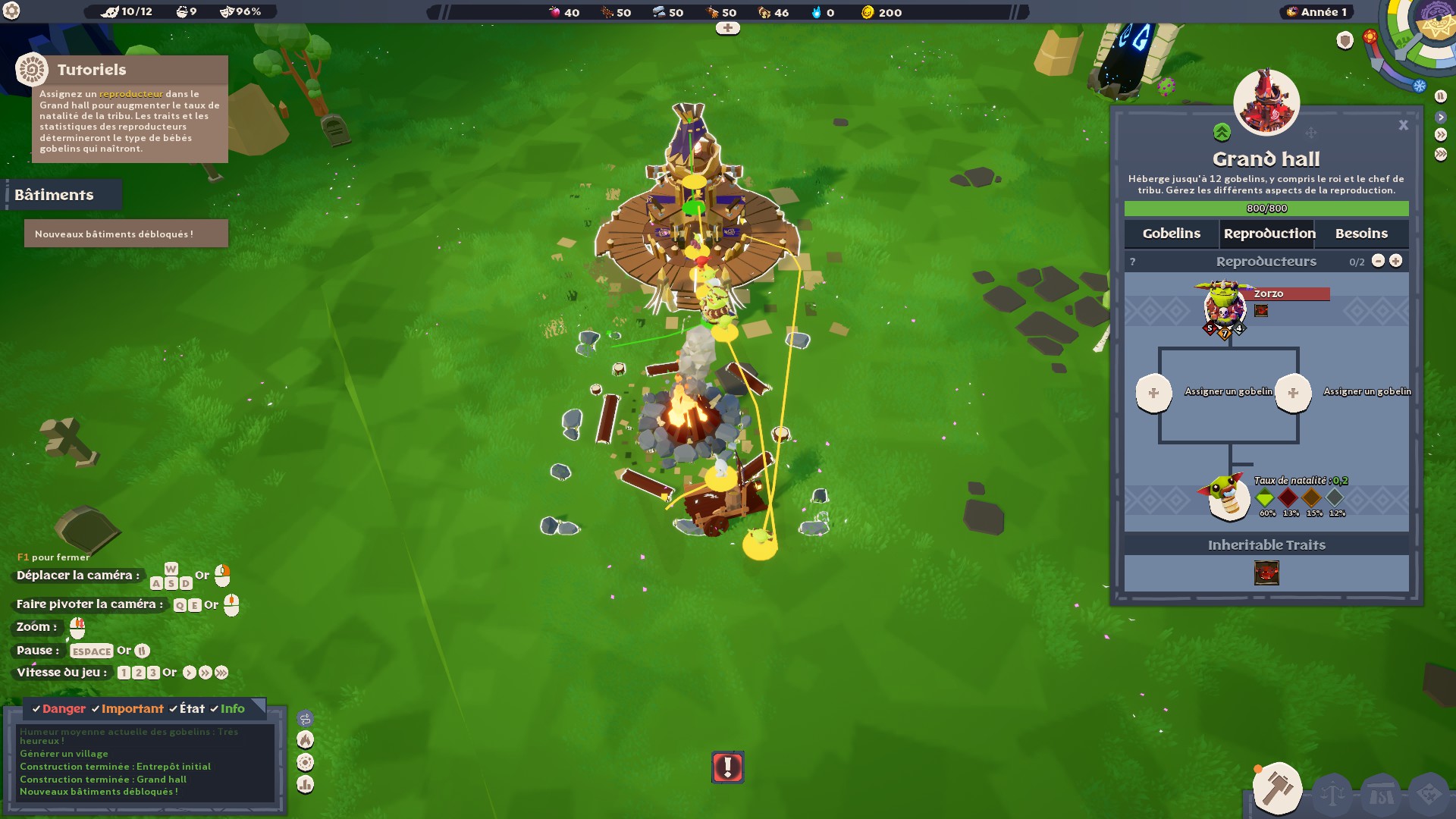Viewport: 1456px width, 819px height.
Task: Open the laws scales icon bottom right
Action: click(x=1332, y=793)
